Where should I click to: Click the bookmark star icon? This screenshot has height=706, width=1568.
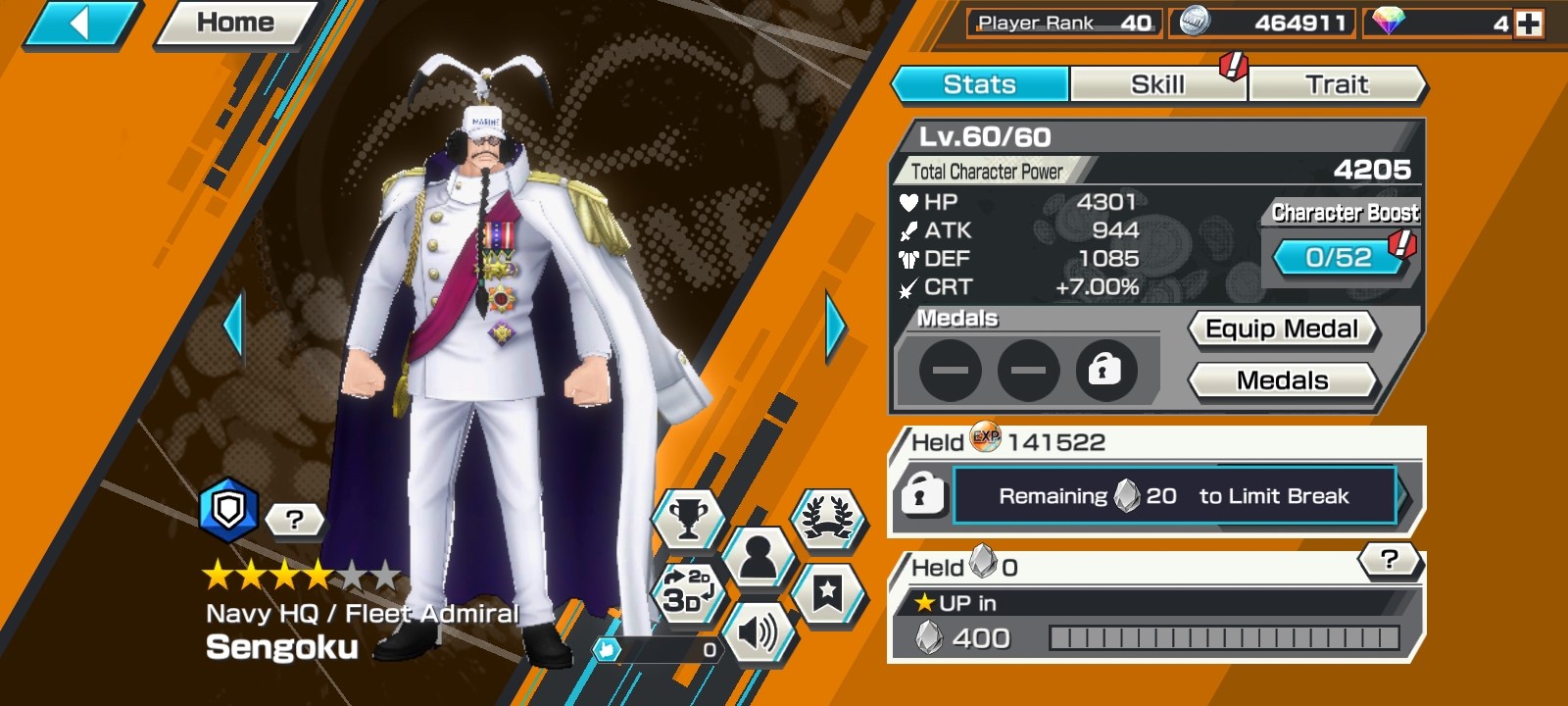(x=828, y=591)
